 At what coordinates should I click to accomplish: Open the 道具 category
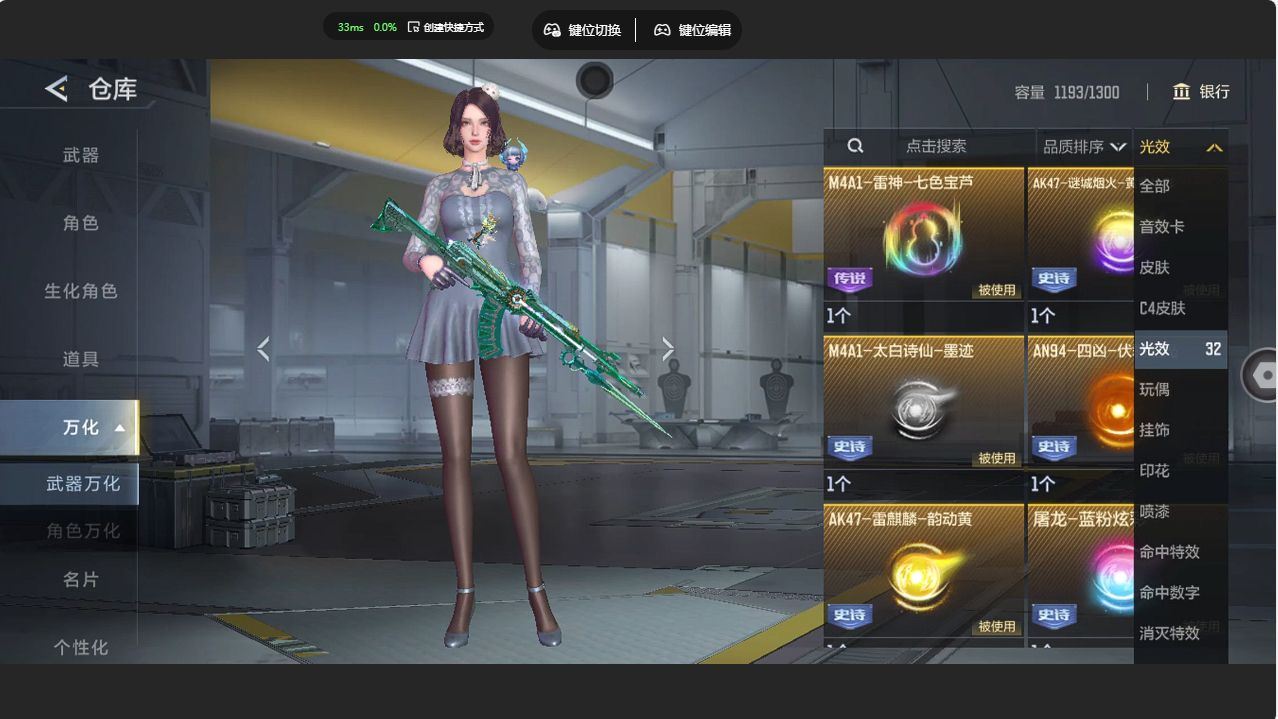[81, 359]
